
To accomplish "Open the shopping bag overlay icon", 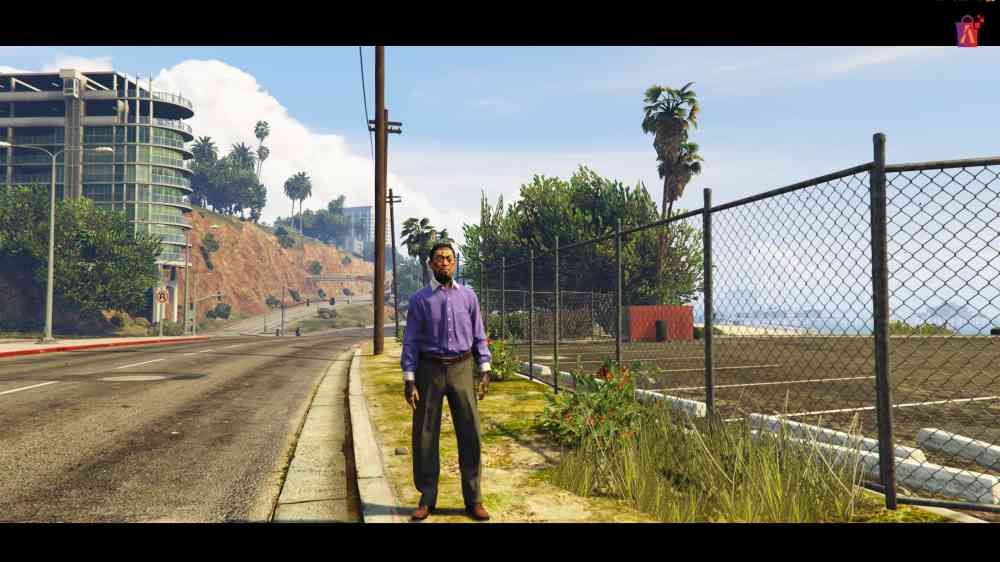I will (x=967, y=31).
